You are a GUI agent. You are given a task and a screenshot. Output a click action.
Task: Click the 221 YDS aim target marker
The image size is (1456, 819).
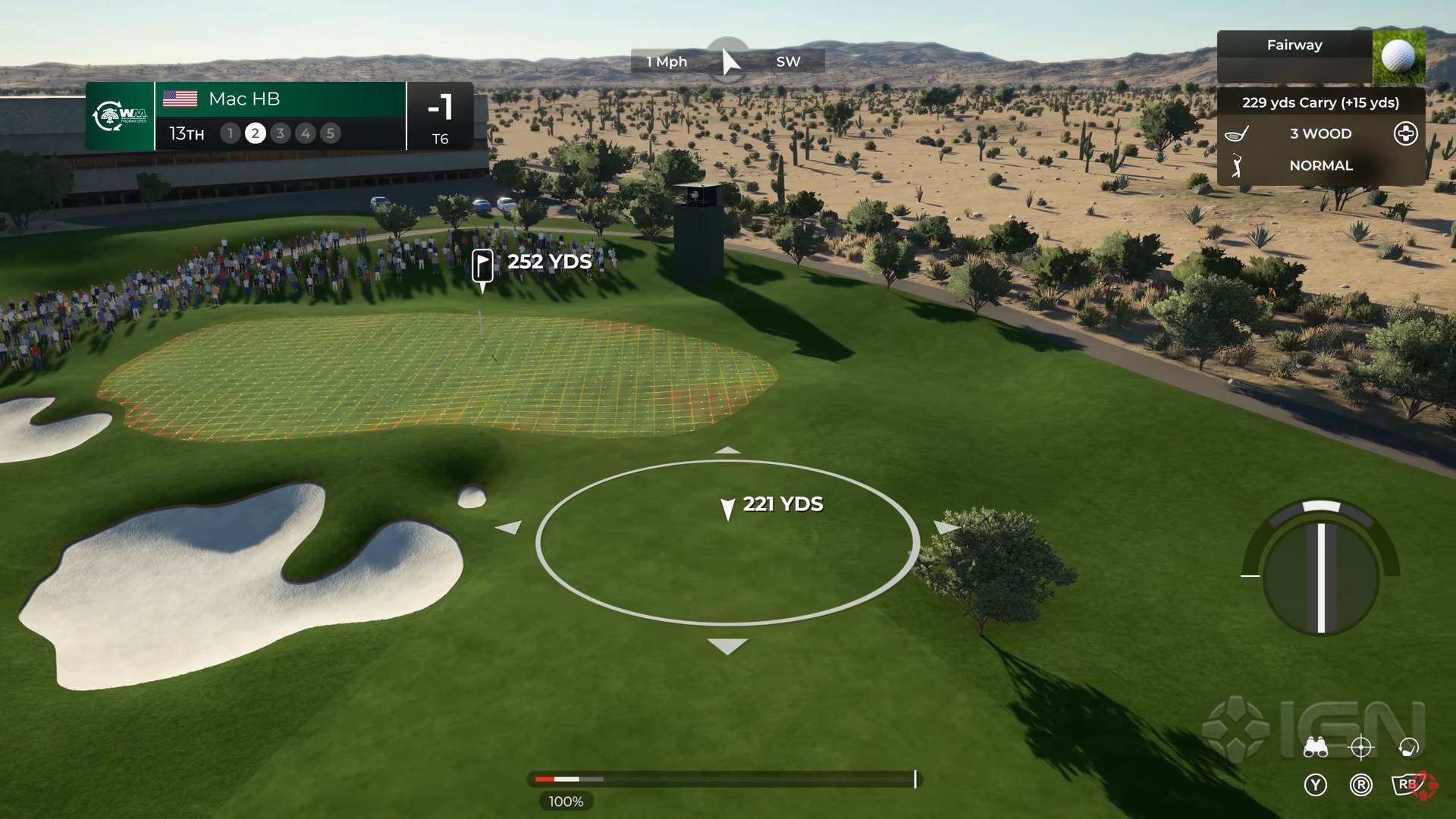point(727,508)
